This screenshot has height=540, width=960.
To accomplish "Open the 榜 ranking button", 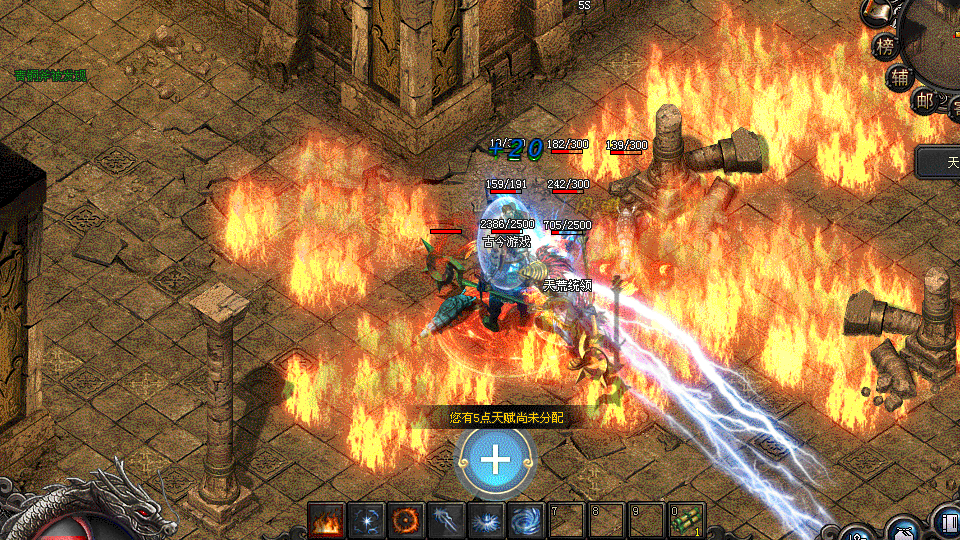I will click(x=885, y=45).
